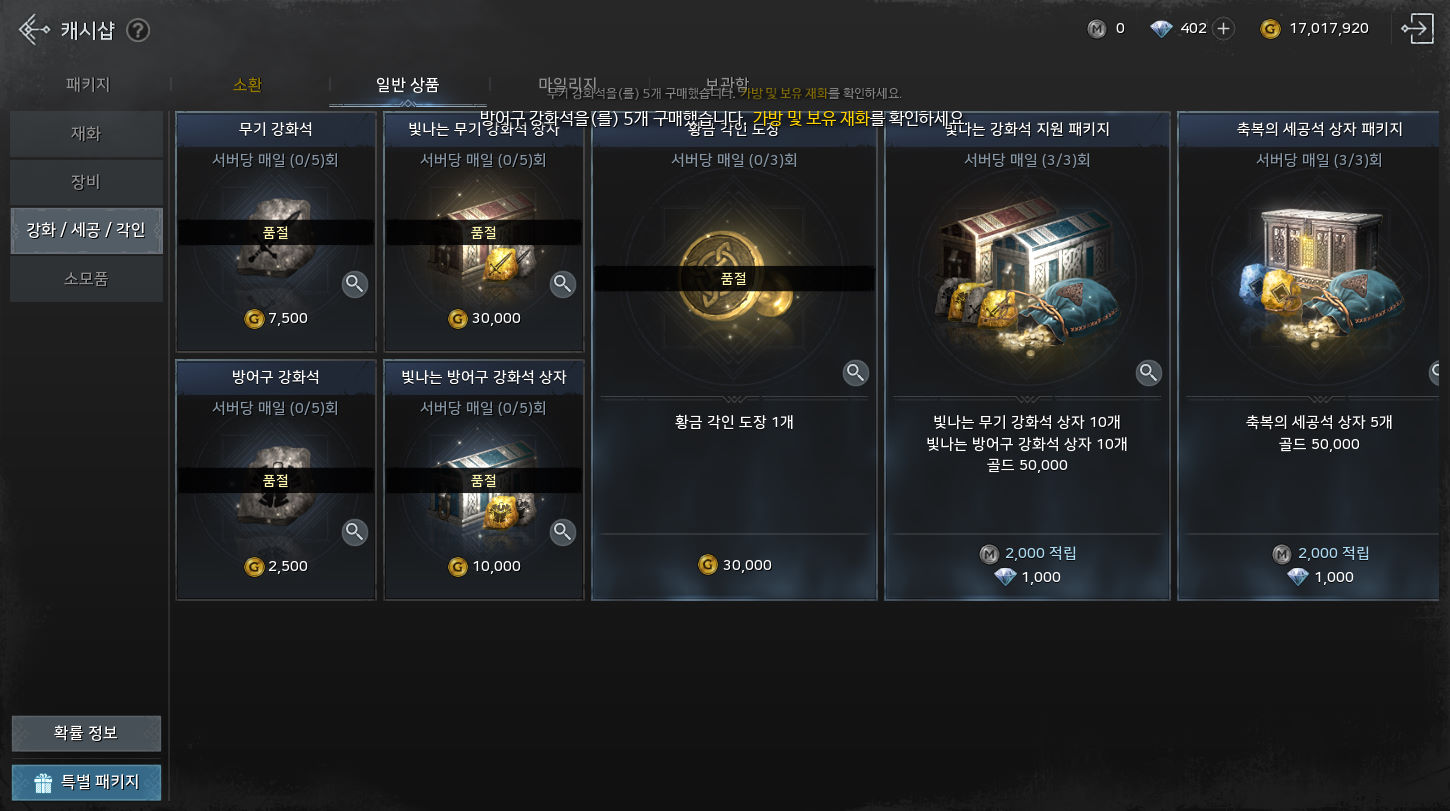Select the 일반 상품 tab
This screenshot has height=811, width=1450.
(407, 85)
